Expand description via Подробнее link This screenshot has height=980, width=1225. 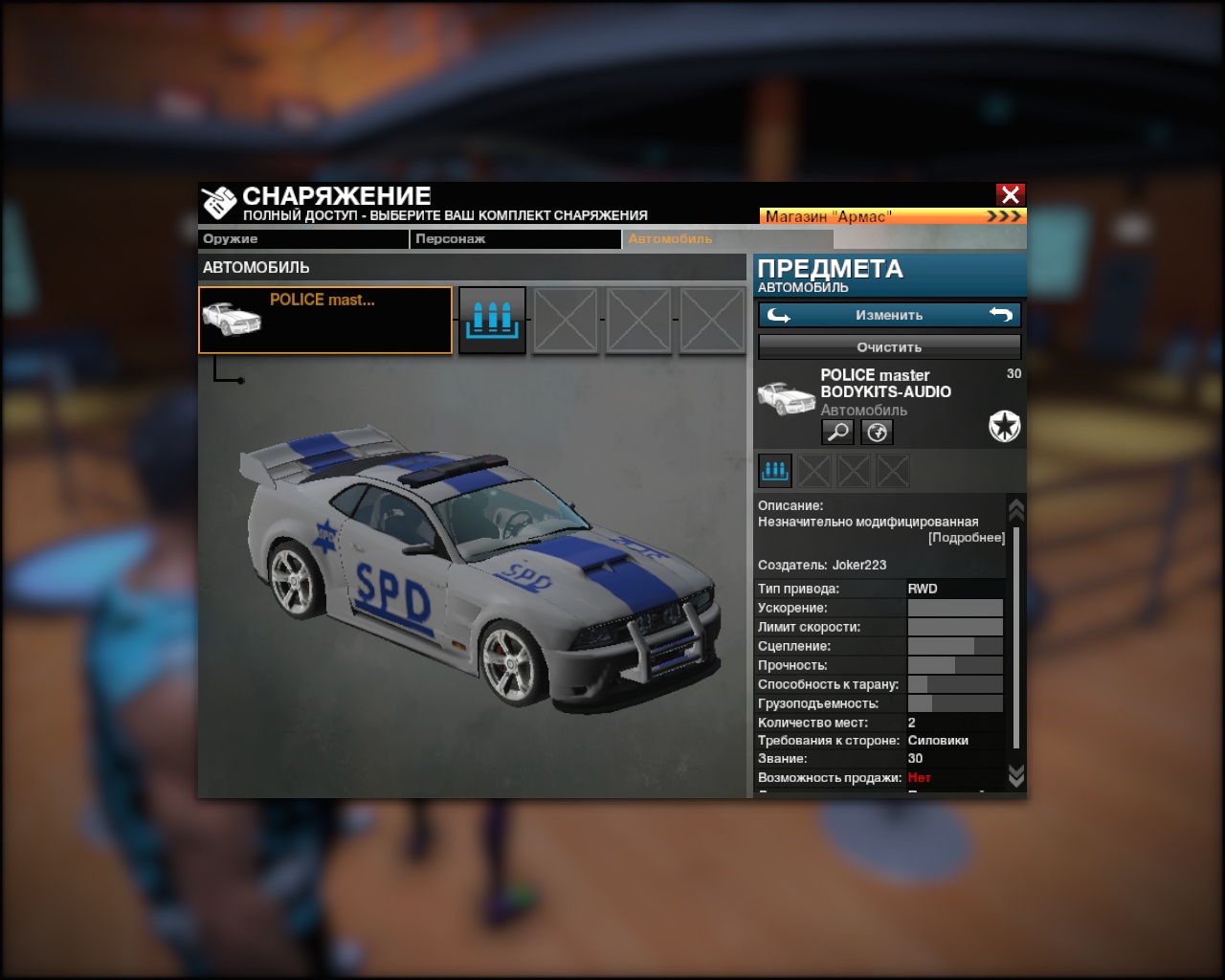coord(967,538)
